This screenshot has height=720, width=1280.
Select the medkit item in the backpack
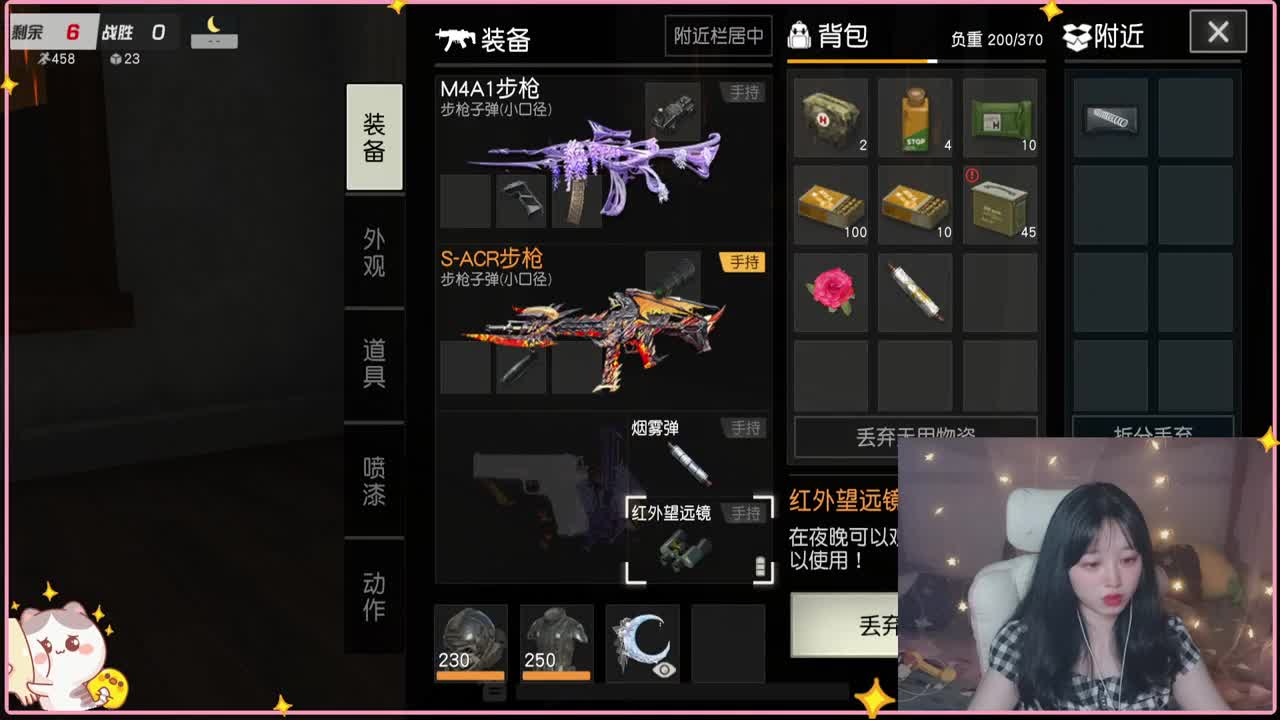[830, 115]
